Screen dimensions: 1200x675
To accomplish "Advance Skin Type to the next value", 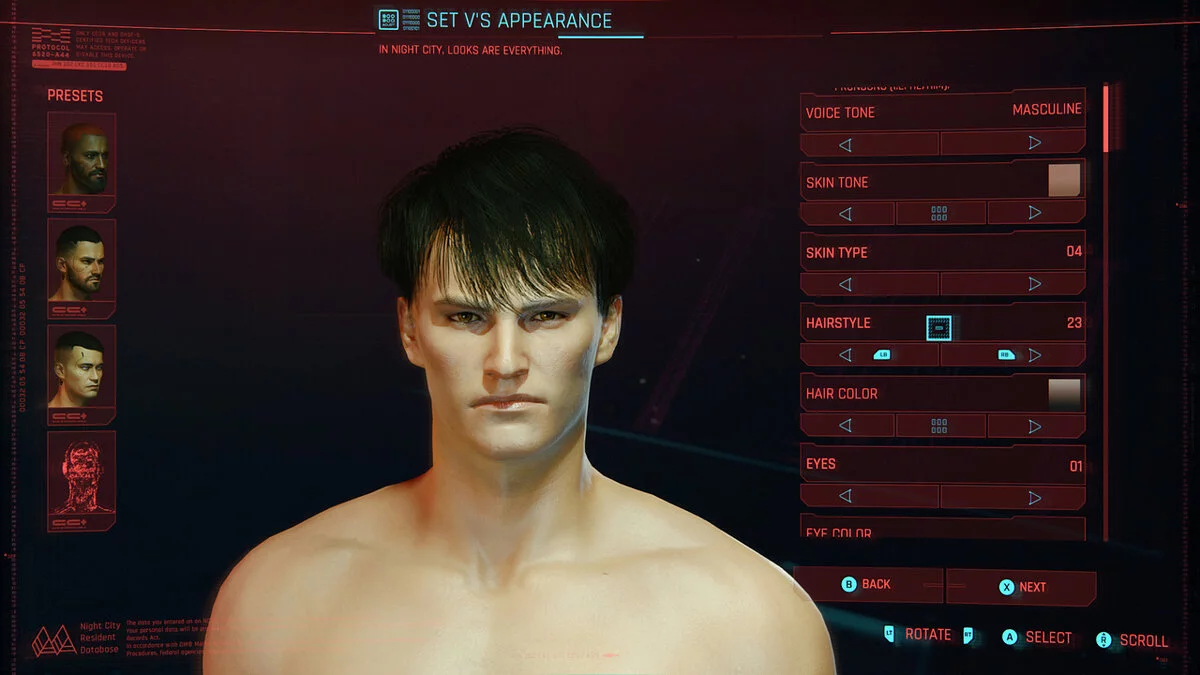I will point(1034,284).
